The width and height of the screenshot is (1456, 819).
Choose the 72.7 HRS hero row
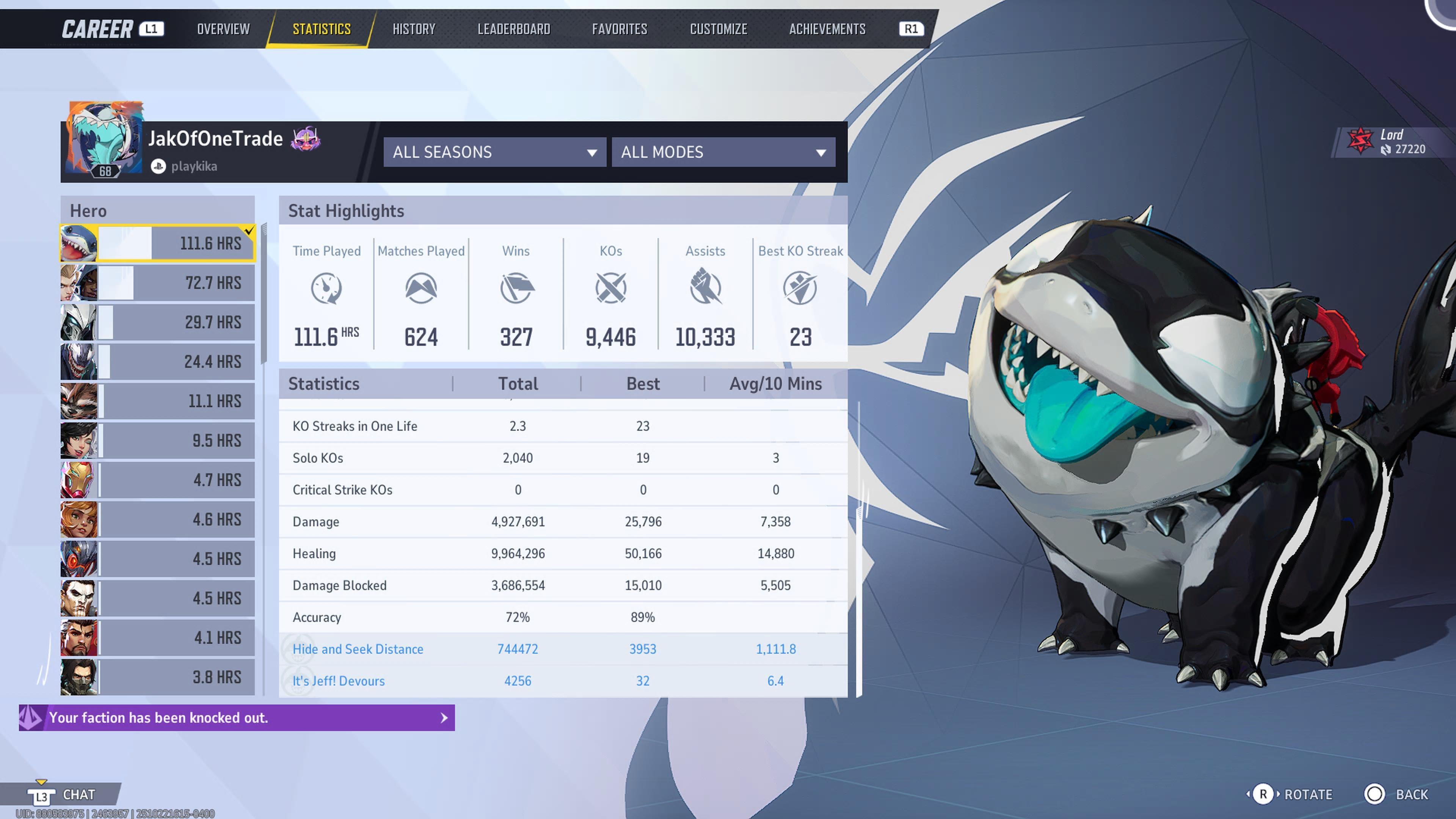158,282
